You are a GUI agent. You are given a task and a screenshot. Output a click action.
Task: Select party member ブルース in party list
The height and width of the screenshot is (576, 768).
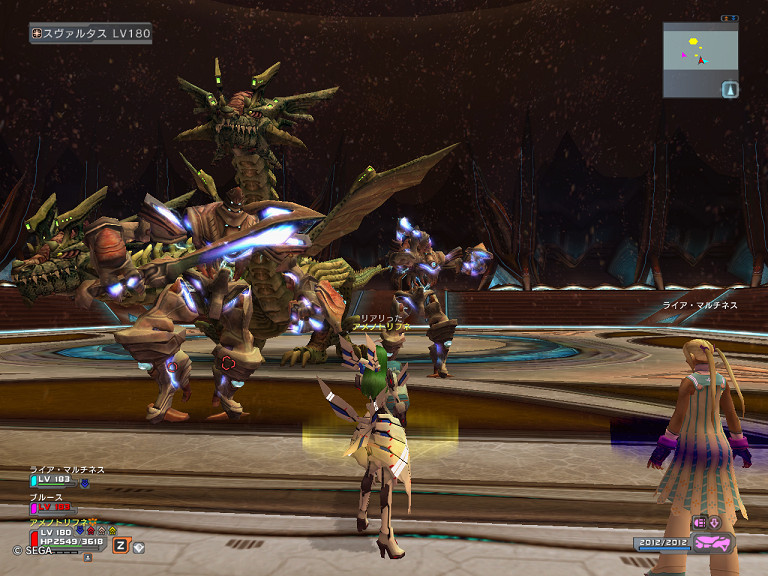tap(47, 496)
